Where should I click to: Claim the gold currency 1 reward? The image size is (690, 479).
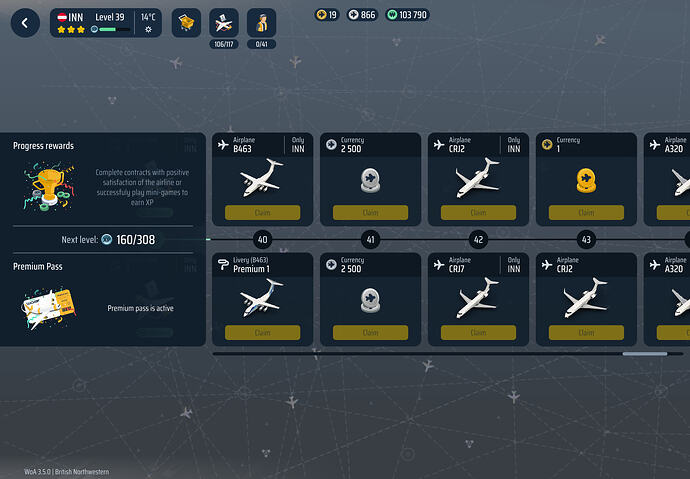(x=586, y=212)
